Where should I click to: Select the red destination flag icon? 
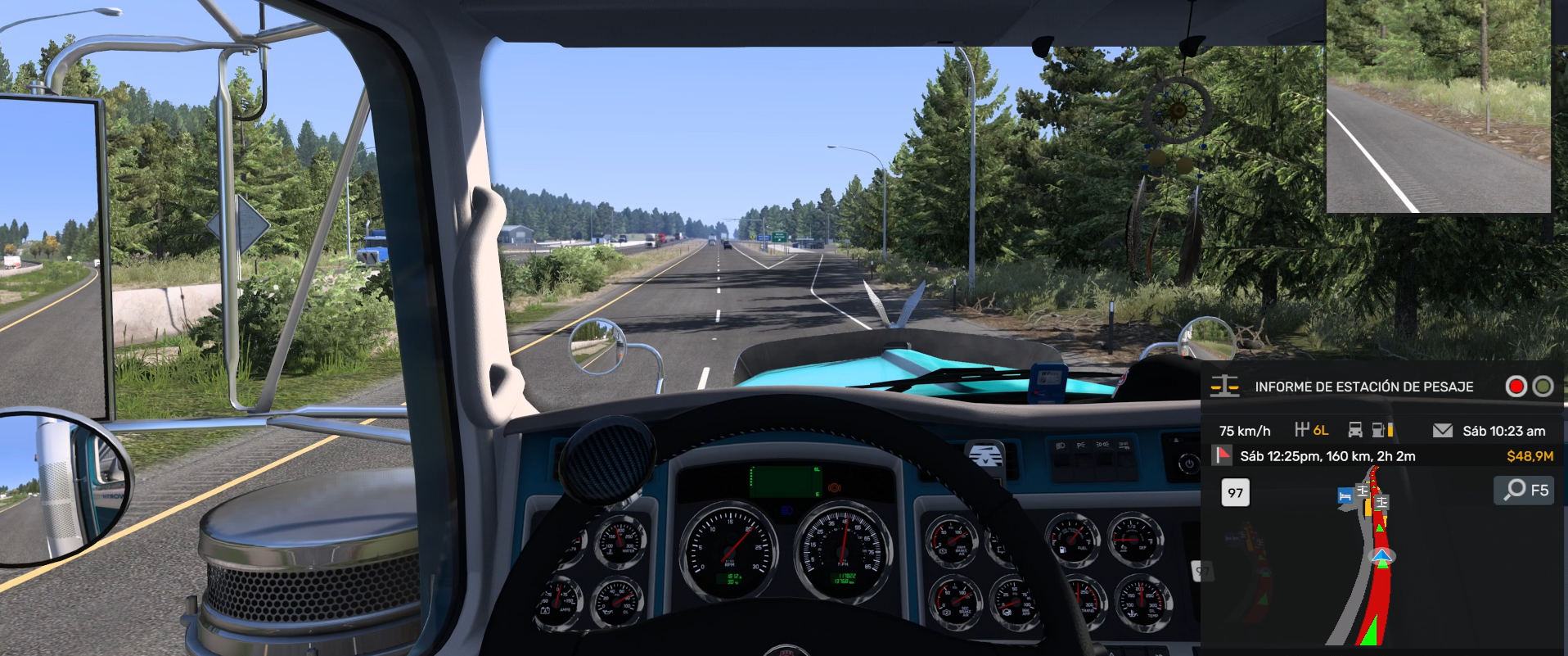pos(1223,455)
